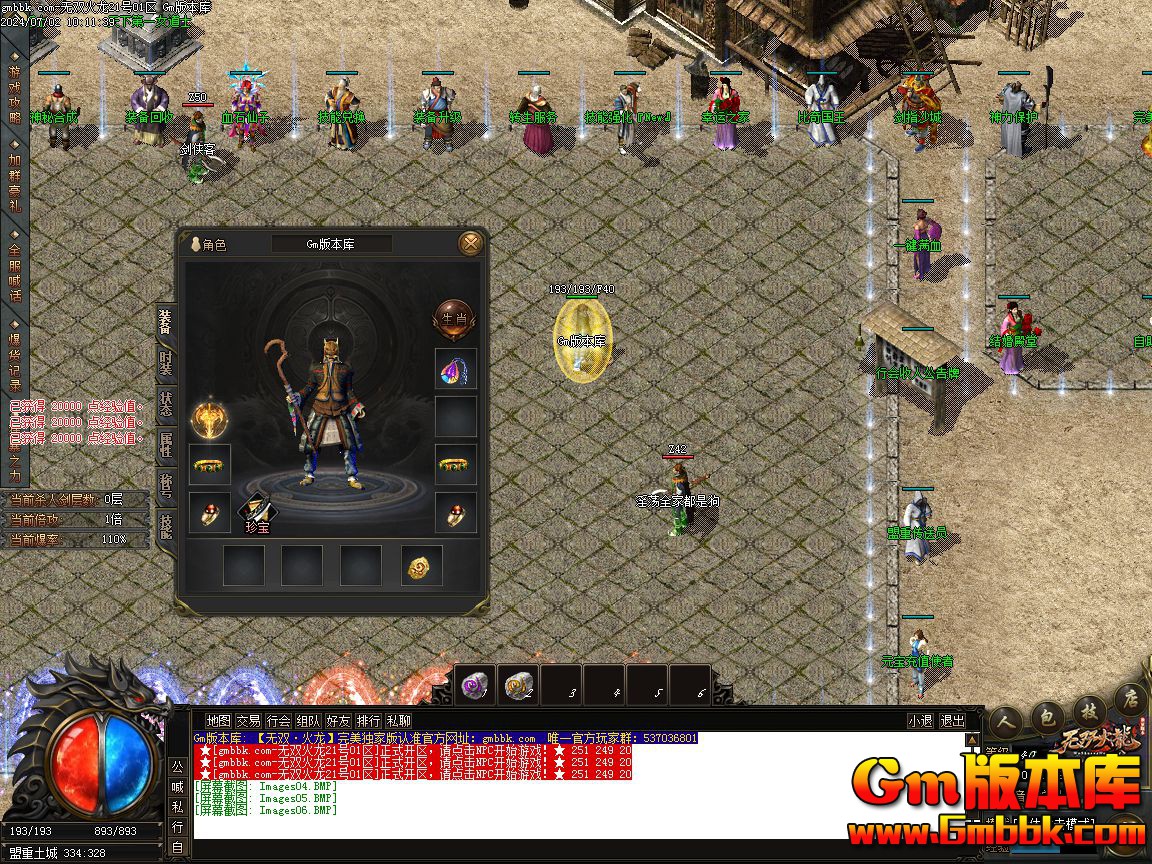This screenshot has height=864, width=1152.
Task: Close the character panel
Action: (471, 243)
